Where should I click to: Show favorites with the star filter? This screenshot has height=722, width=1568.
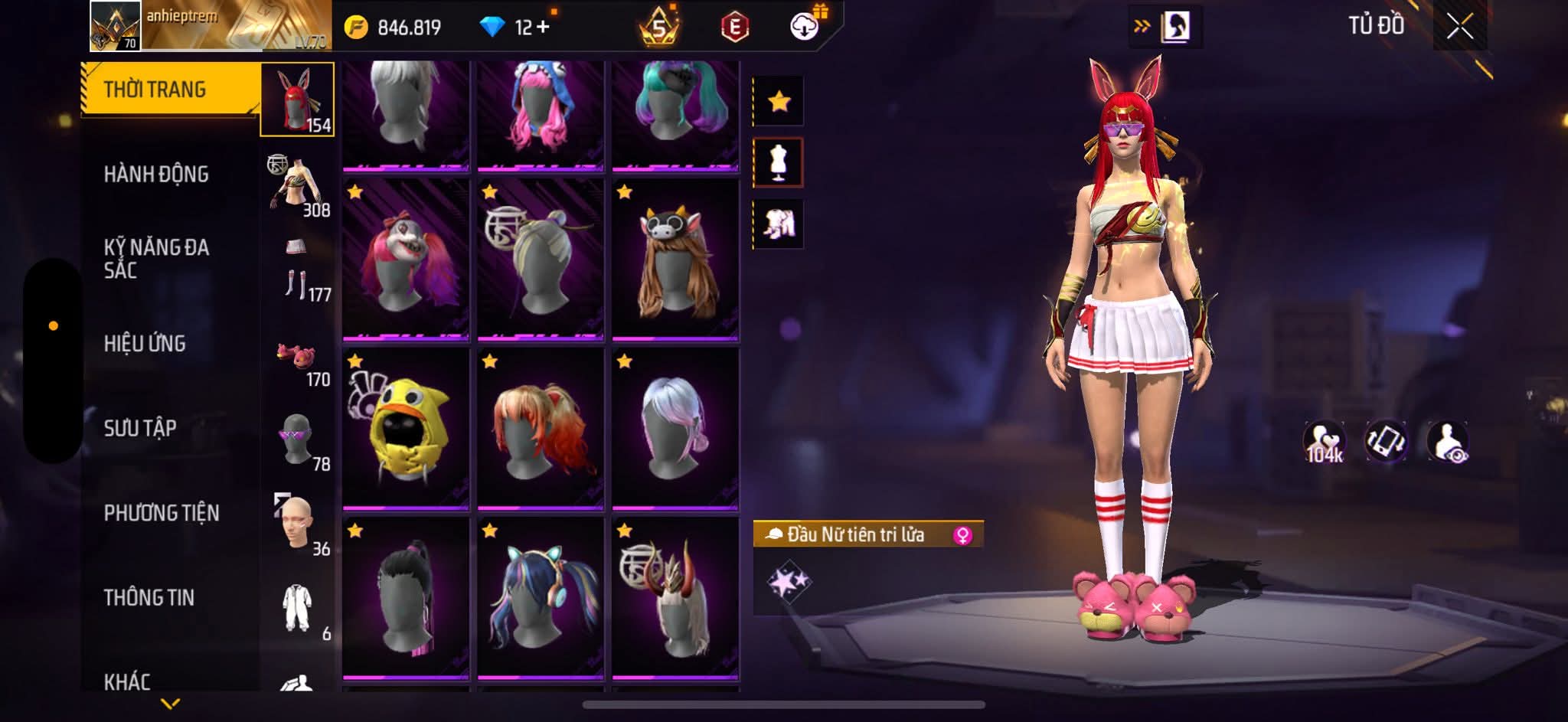[x=779, y=101]
